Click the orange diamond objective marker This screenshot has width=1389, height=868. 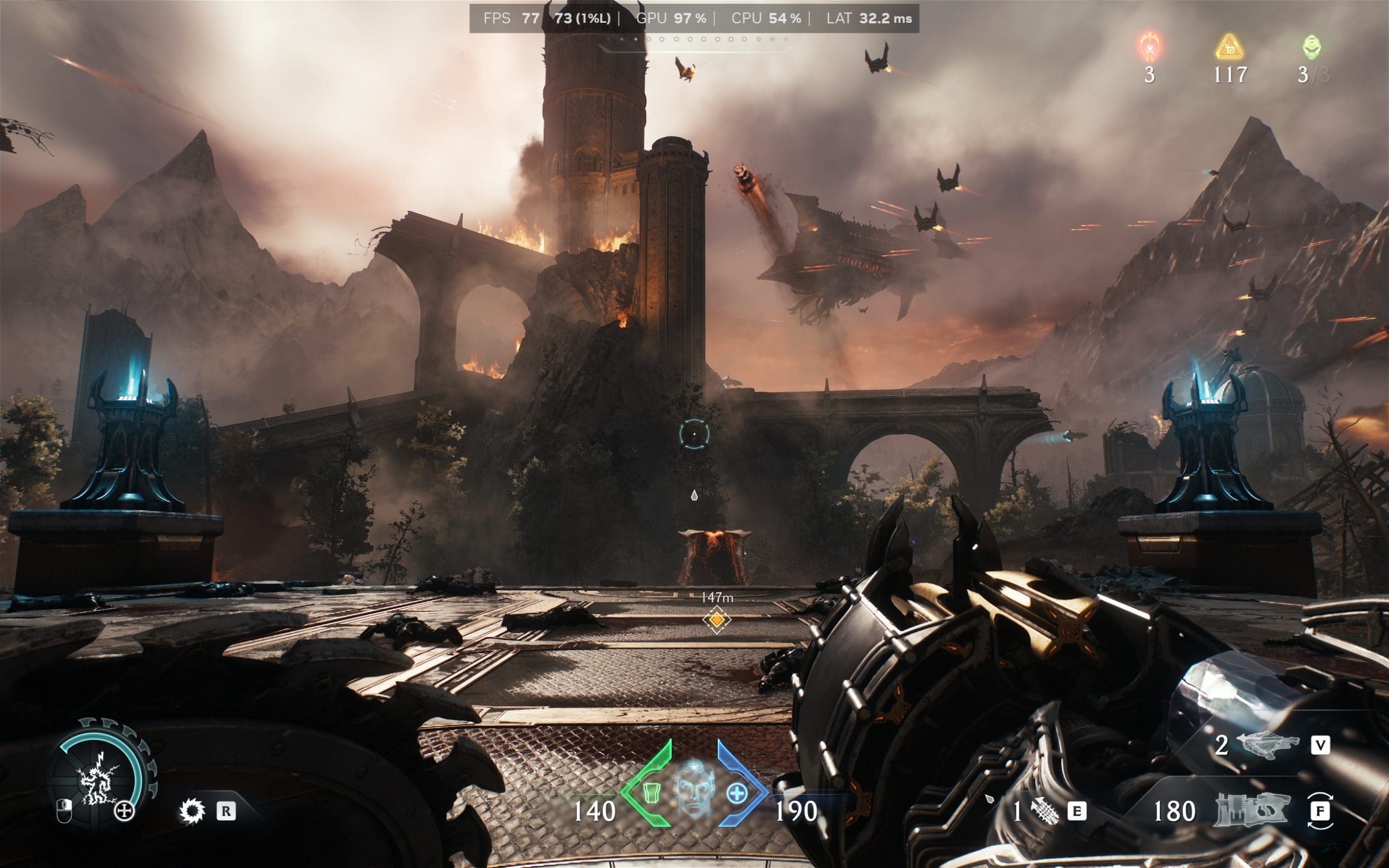click(717, 620)
